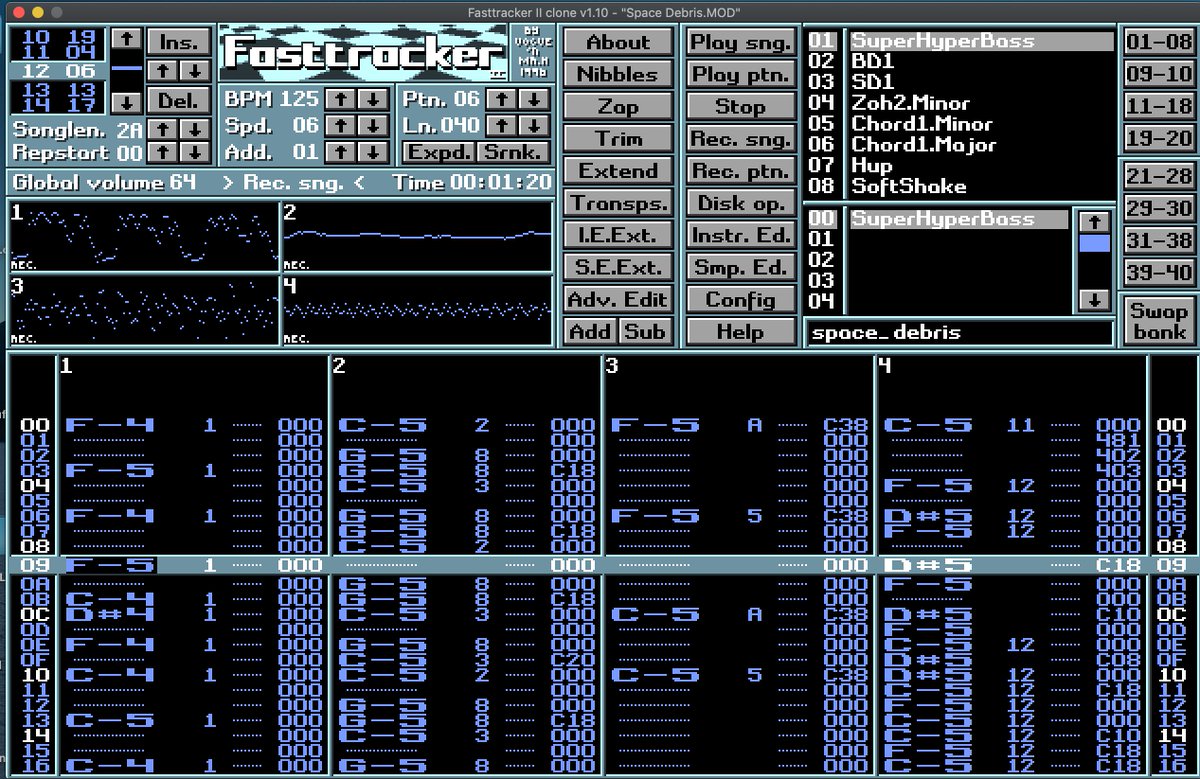Show the Help screen
The width and height of the screenshot is (1200, 779).
[741, 331]
